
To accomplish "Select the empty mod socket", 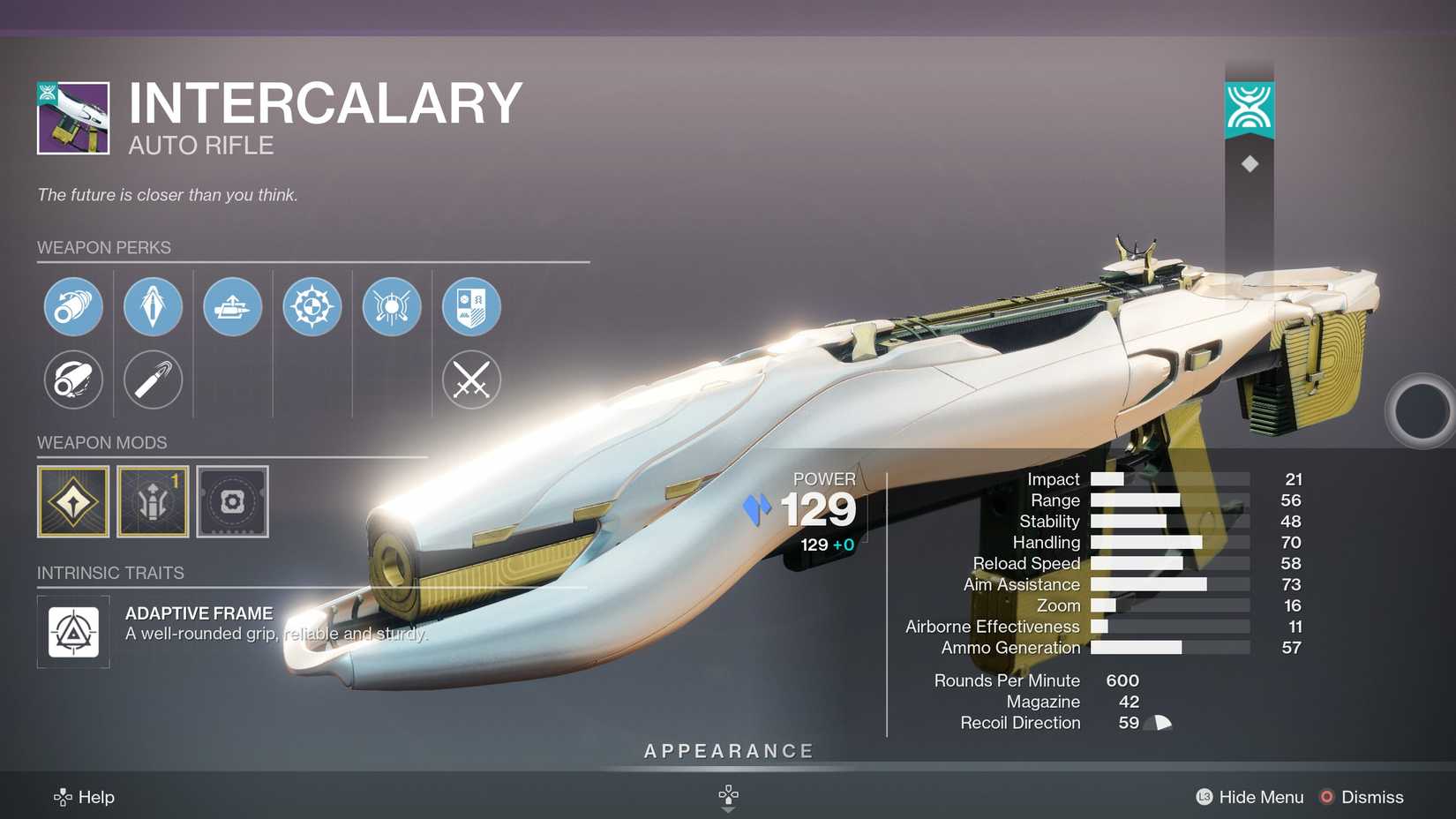I will tap(232, 500).
